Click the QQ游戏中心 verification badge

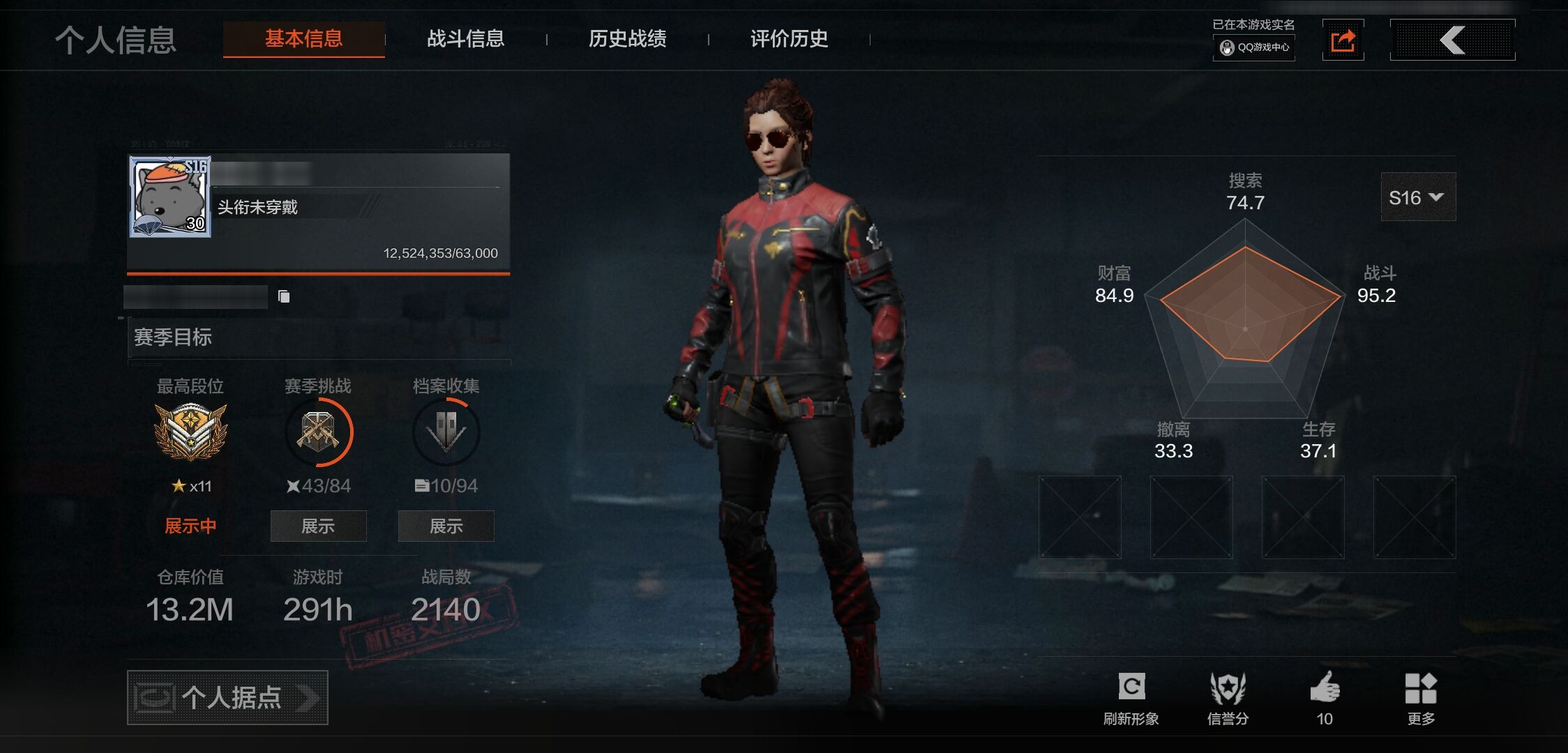click(x=1253, y=49)
